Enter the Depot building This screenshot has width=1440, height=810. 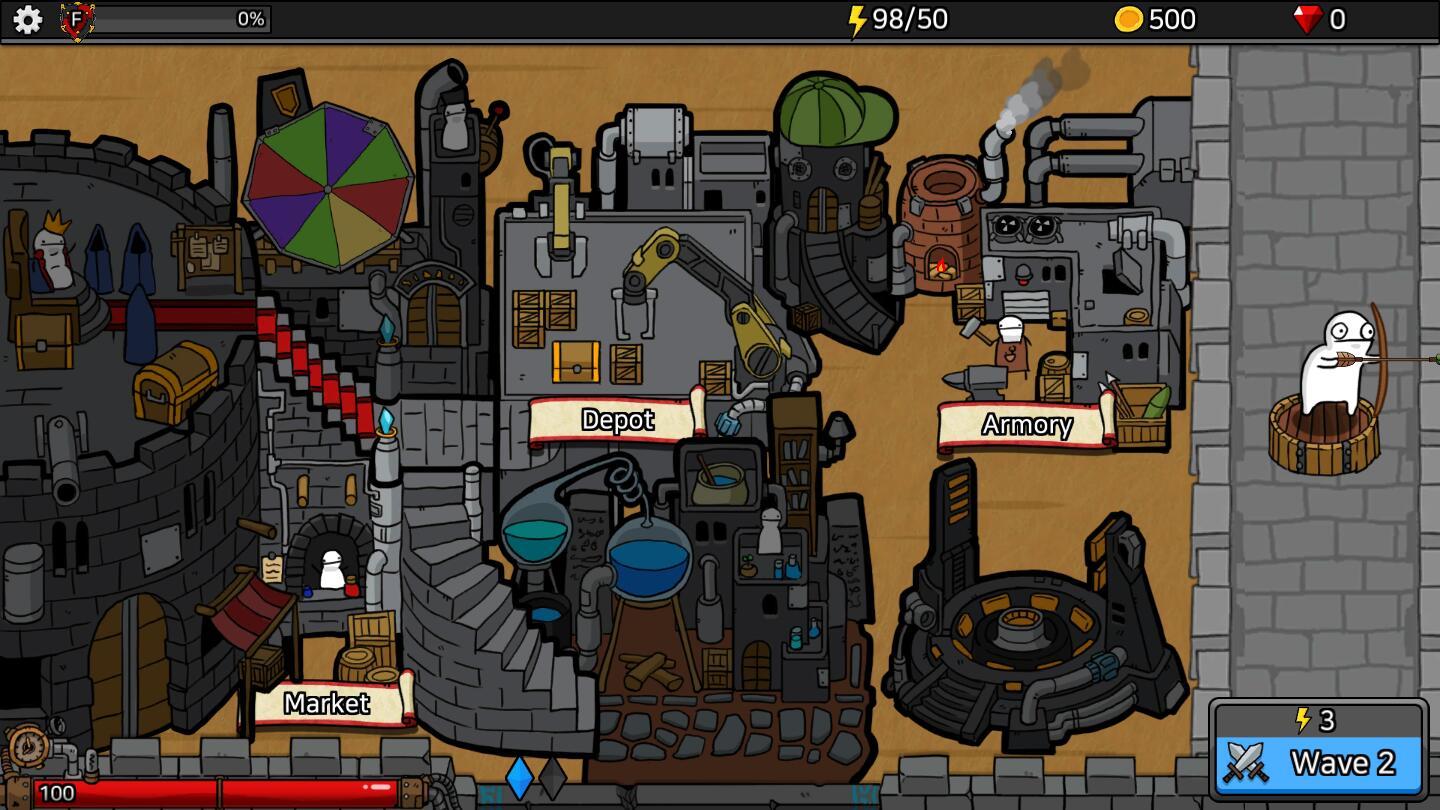[x=617, y=420]
